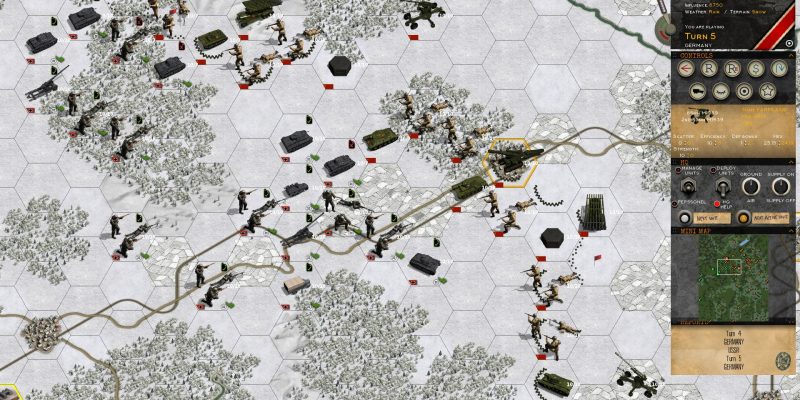Image resolution: width=800 pixels, height=400 pixels.
Task: Activate the bullseye target control button
Action: (x=742, y=91)
